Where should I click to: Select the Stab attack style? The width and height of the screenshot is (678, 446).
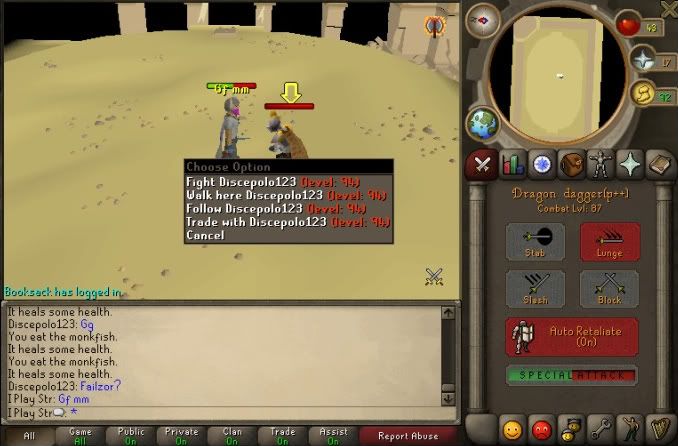click(535, 241)
